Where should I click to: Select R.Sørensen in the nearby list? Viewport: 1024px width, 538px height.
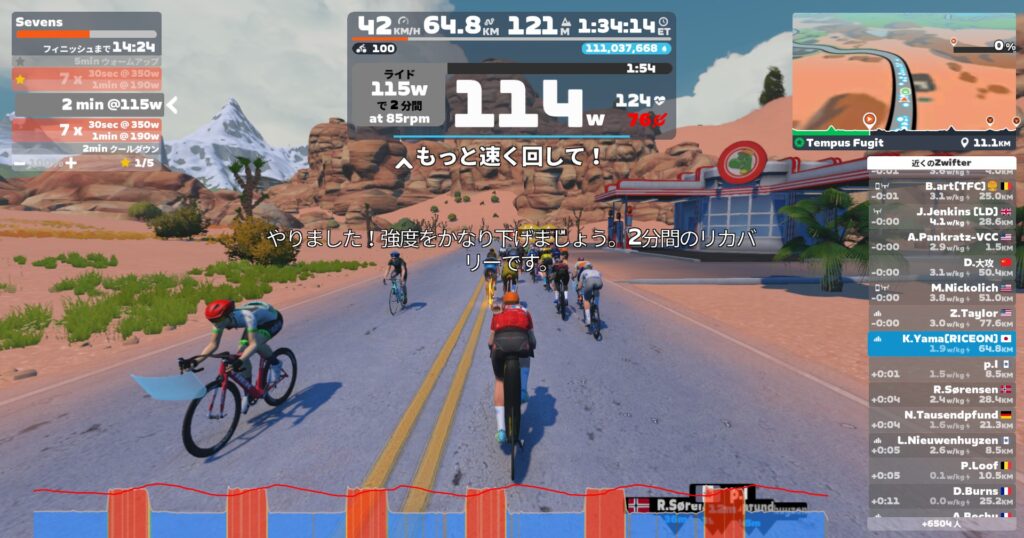pyautogui.click(x=942, y=395)
